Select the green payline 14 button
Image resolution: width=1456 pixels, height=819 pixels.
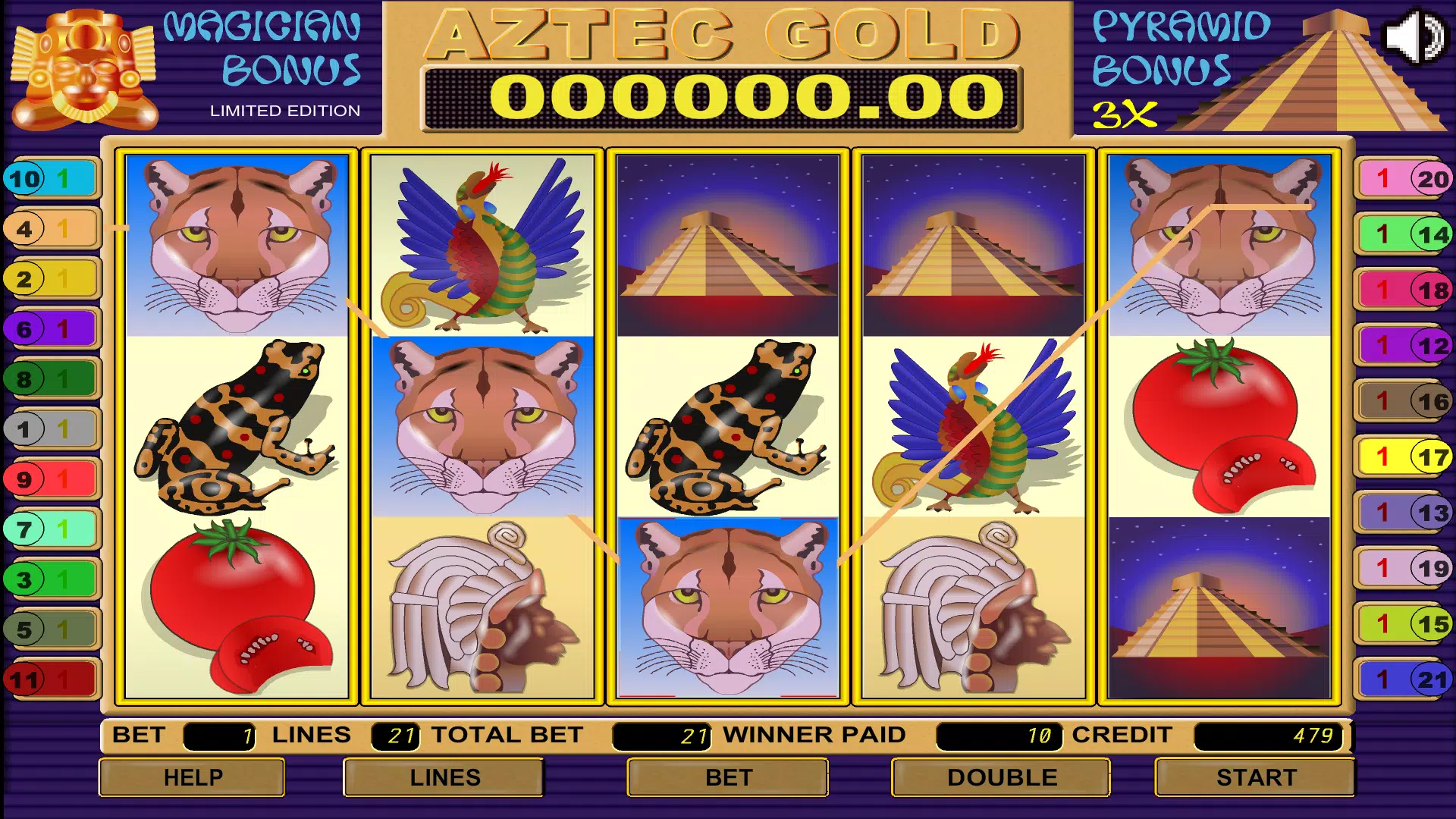pyautogui.click(x=1404, y=234)
